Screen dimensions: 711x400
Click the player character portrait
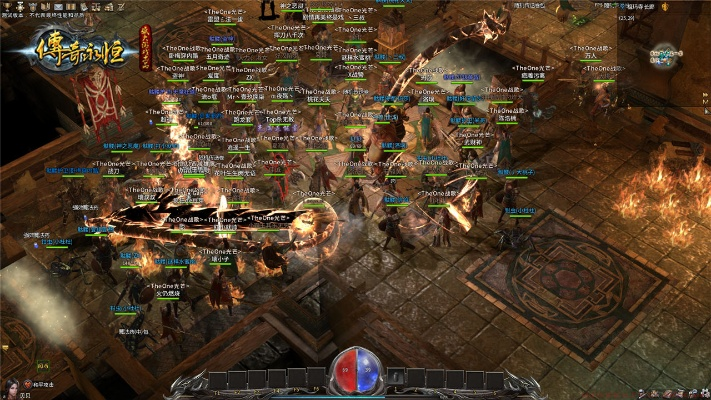click(13, 385)
